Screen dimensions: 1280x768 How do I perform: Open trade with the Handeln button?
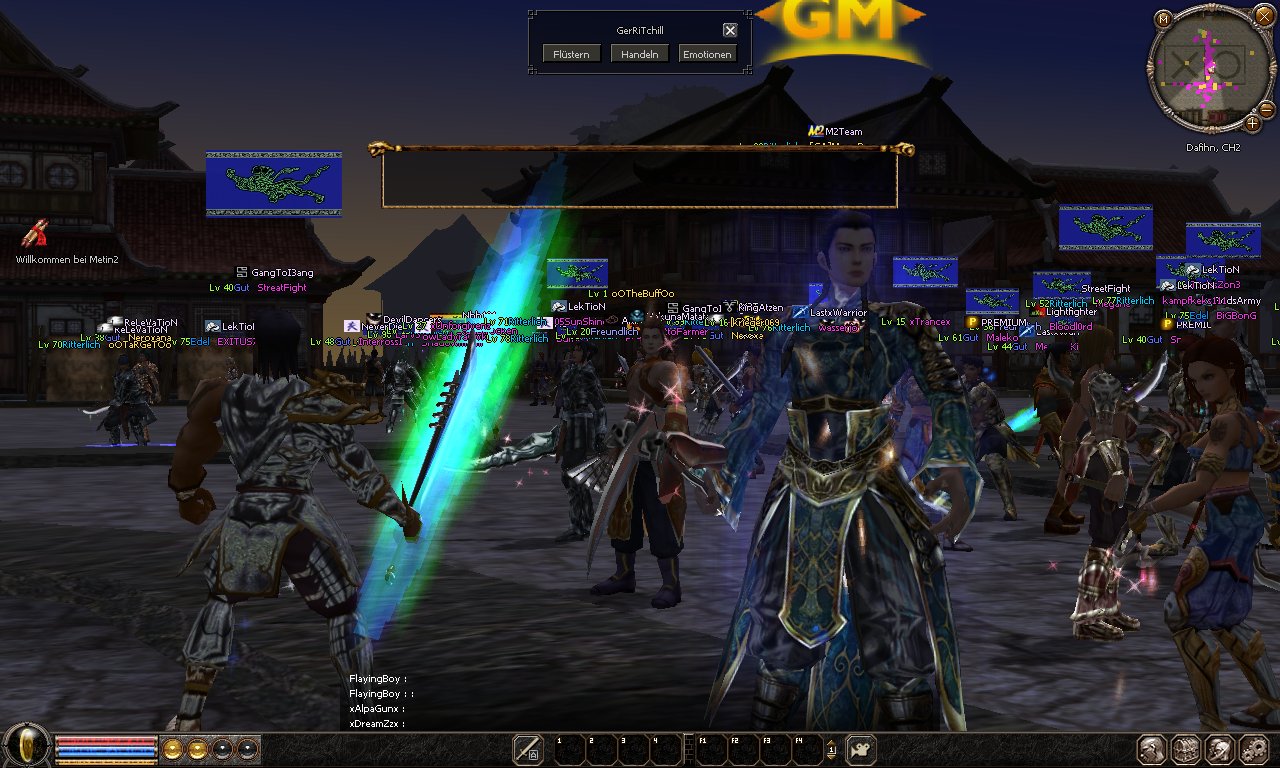(640, 54)
